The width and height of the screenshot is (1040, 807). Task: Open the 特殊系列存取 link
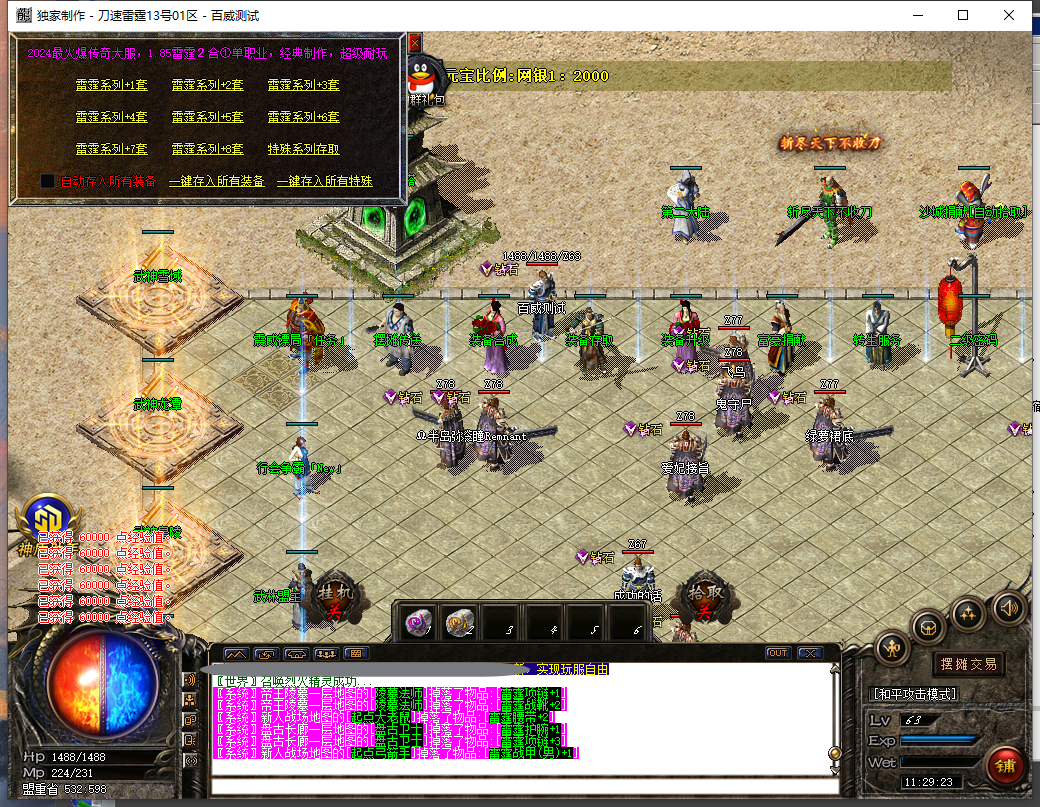303,149
